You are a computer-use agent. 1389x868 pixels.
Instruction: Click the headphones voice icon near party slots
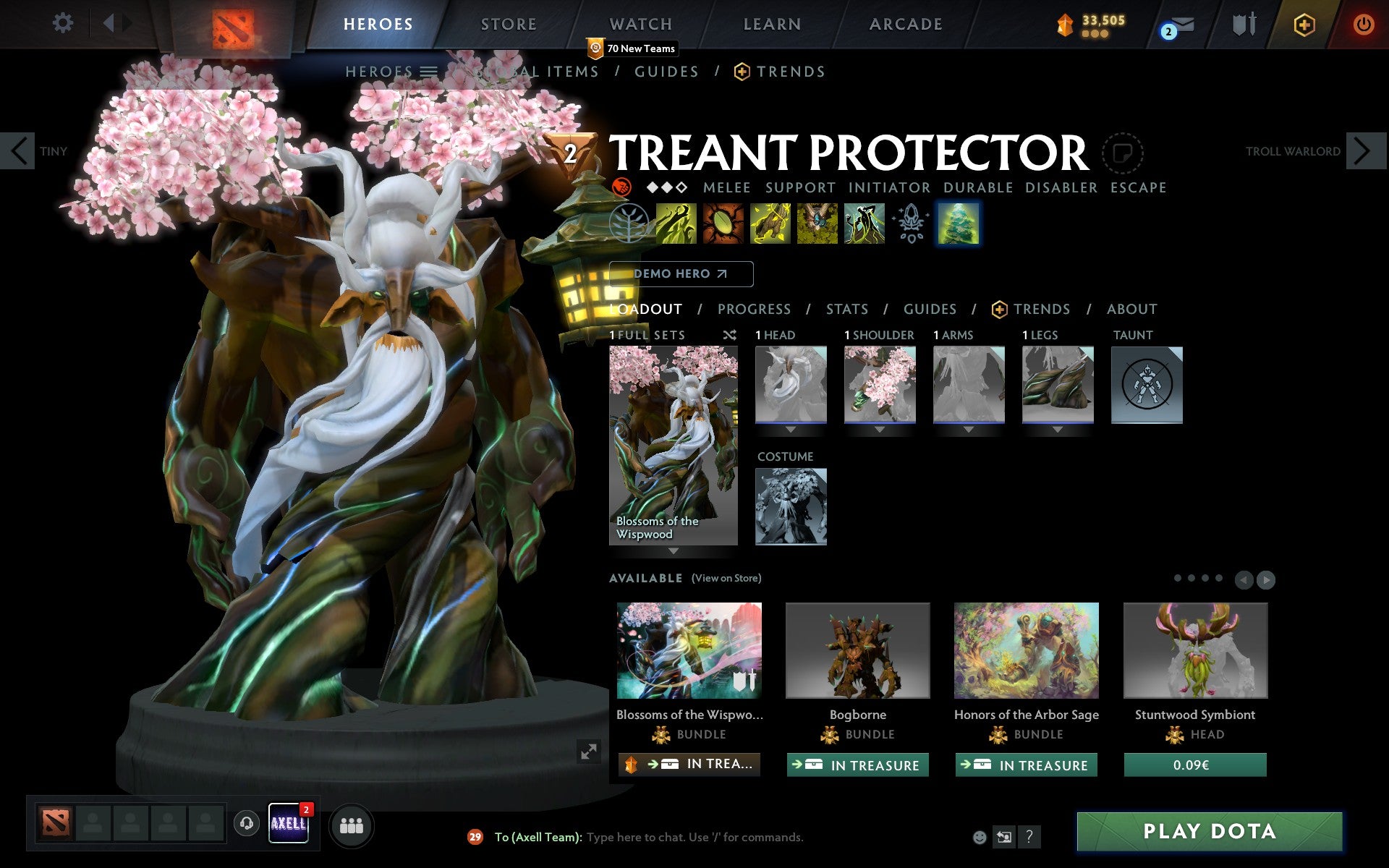point(247,823)
